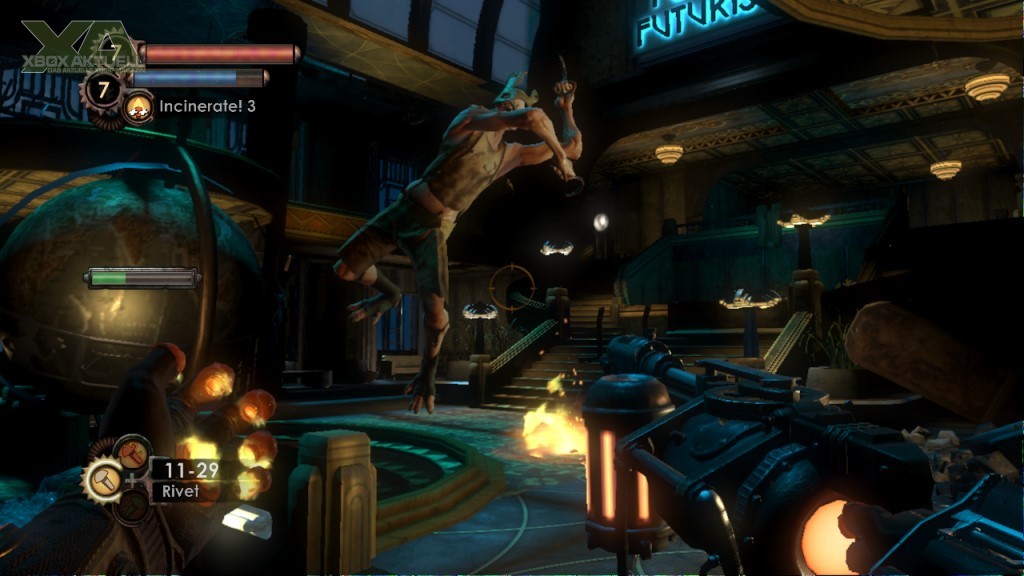The height and width of the screenshot is (576, 1024).
Task: Choose the standard Rivet ammo icon
Action: (104, 481)
